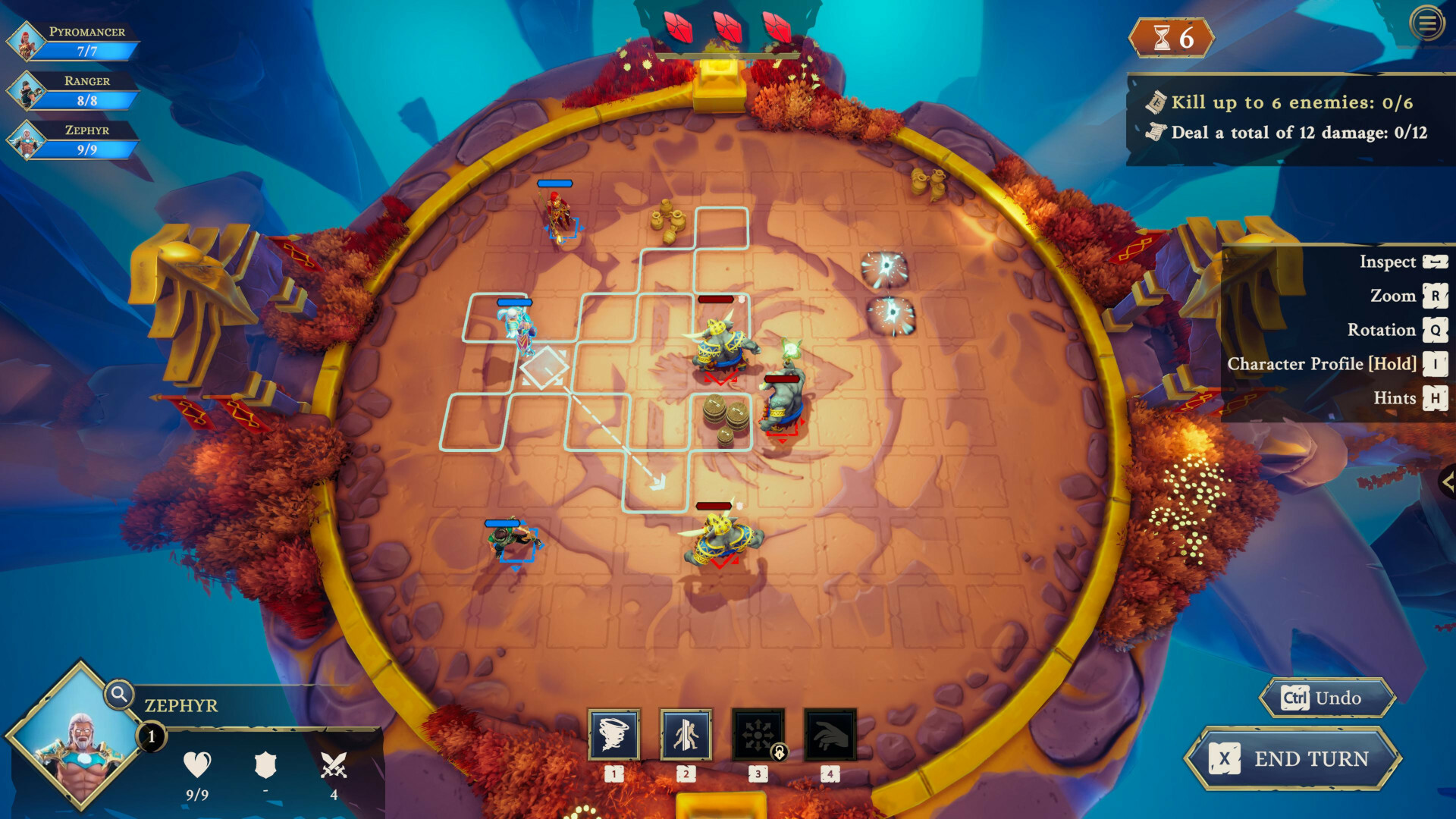
Task: Click the Undo button
Action: coord(1326,698)
